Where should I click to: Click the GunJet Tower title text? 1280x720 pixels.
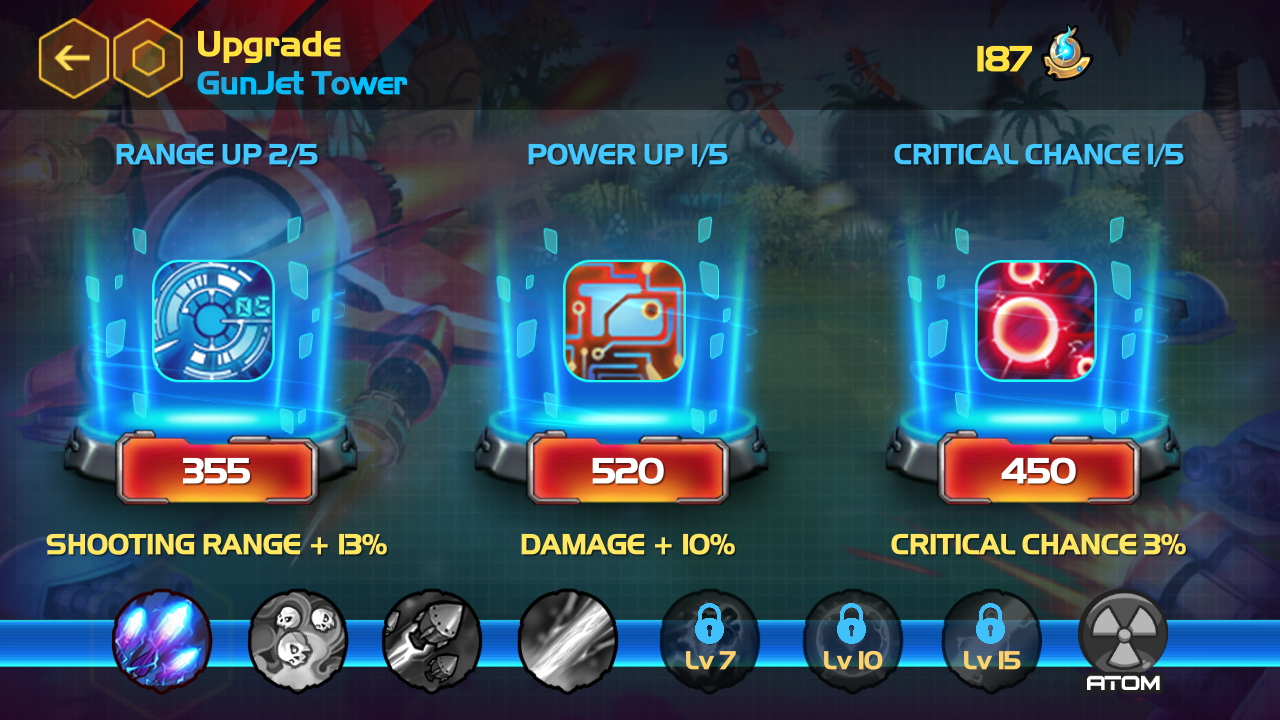point(303,84)
